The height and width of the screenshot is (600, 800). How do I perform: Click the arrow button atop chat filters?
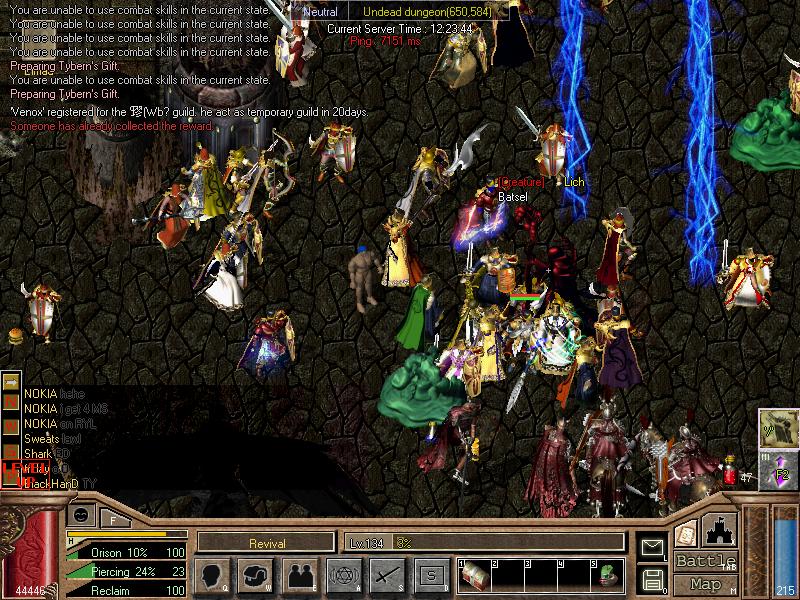(x=10, y=381)
